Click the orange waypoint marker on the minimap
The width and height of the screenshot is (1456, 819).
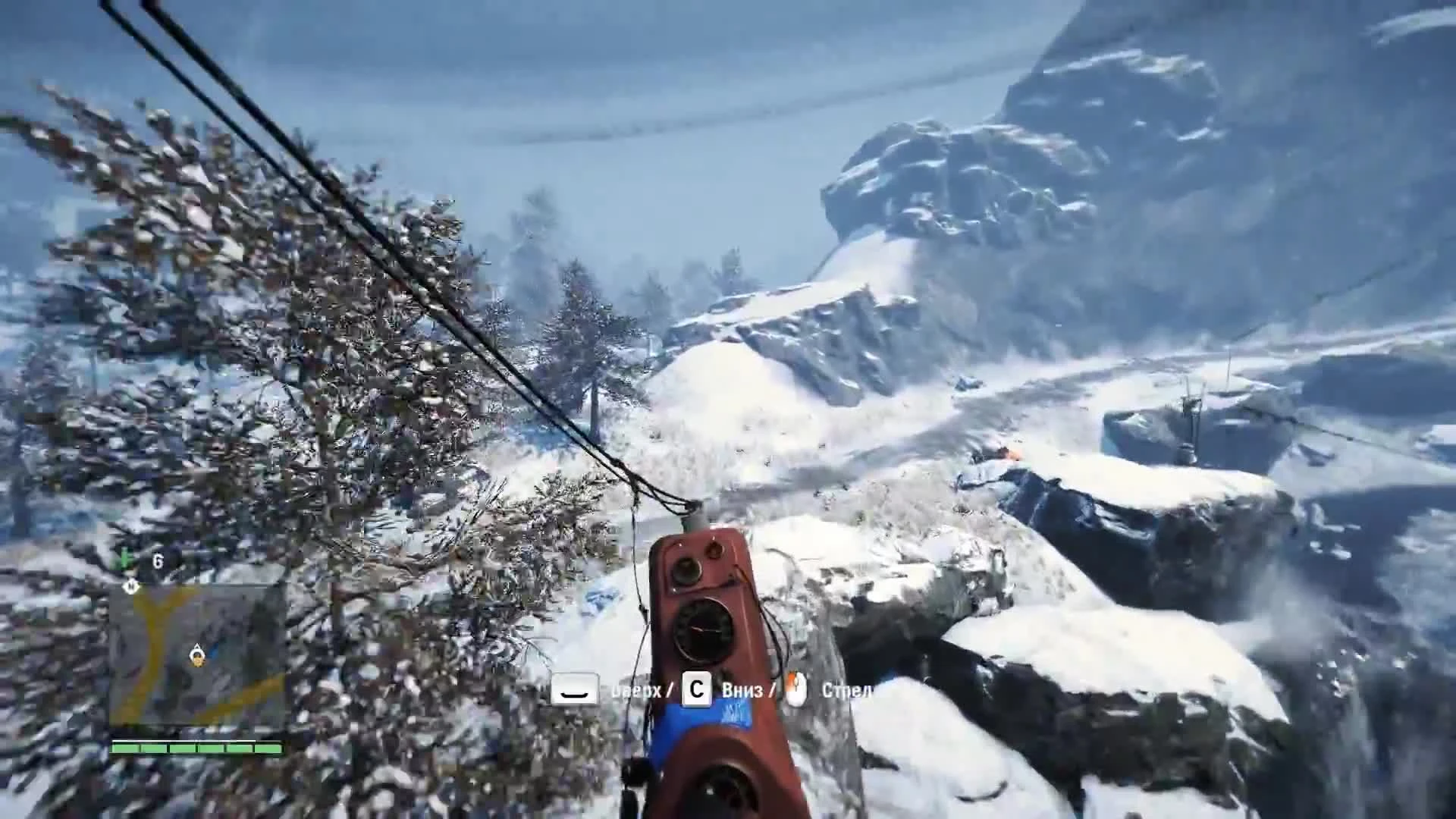[x=199, y=661]
